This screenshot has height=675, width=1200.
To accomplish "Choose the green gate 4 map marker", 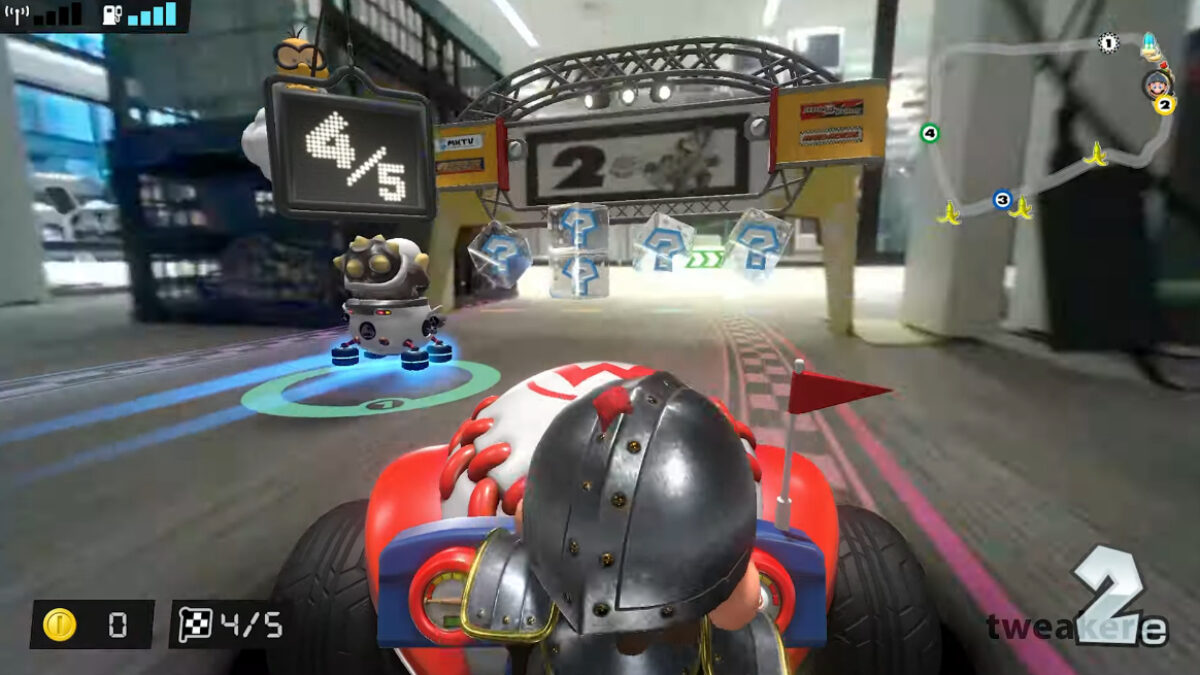I will point(930,133).
